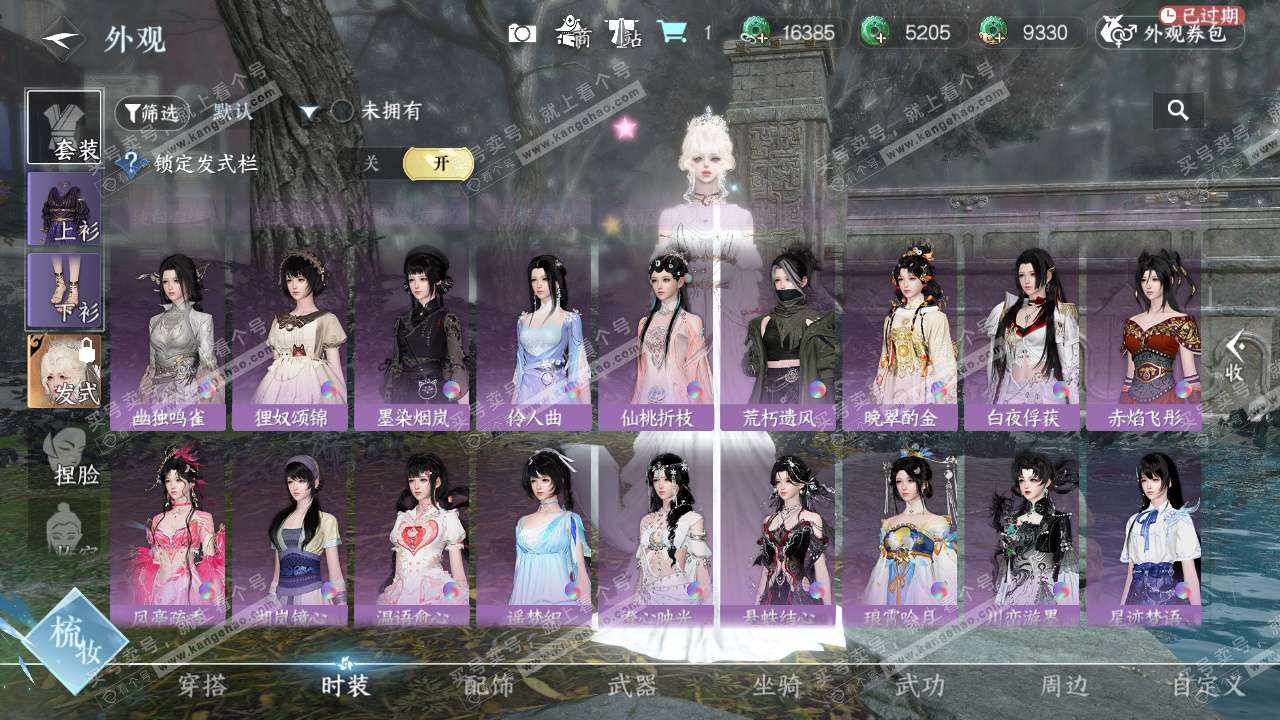
Task: Switch to the 坐骑 bottom tab
Action: (x=777, y=686)
